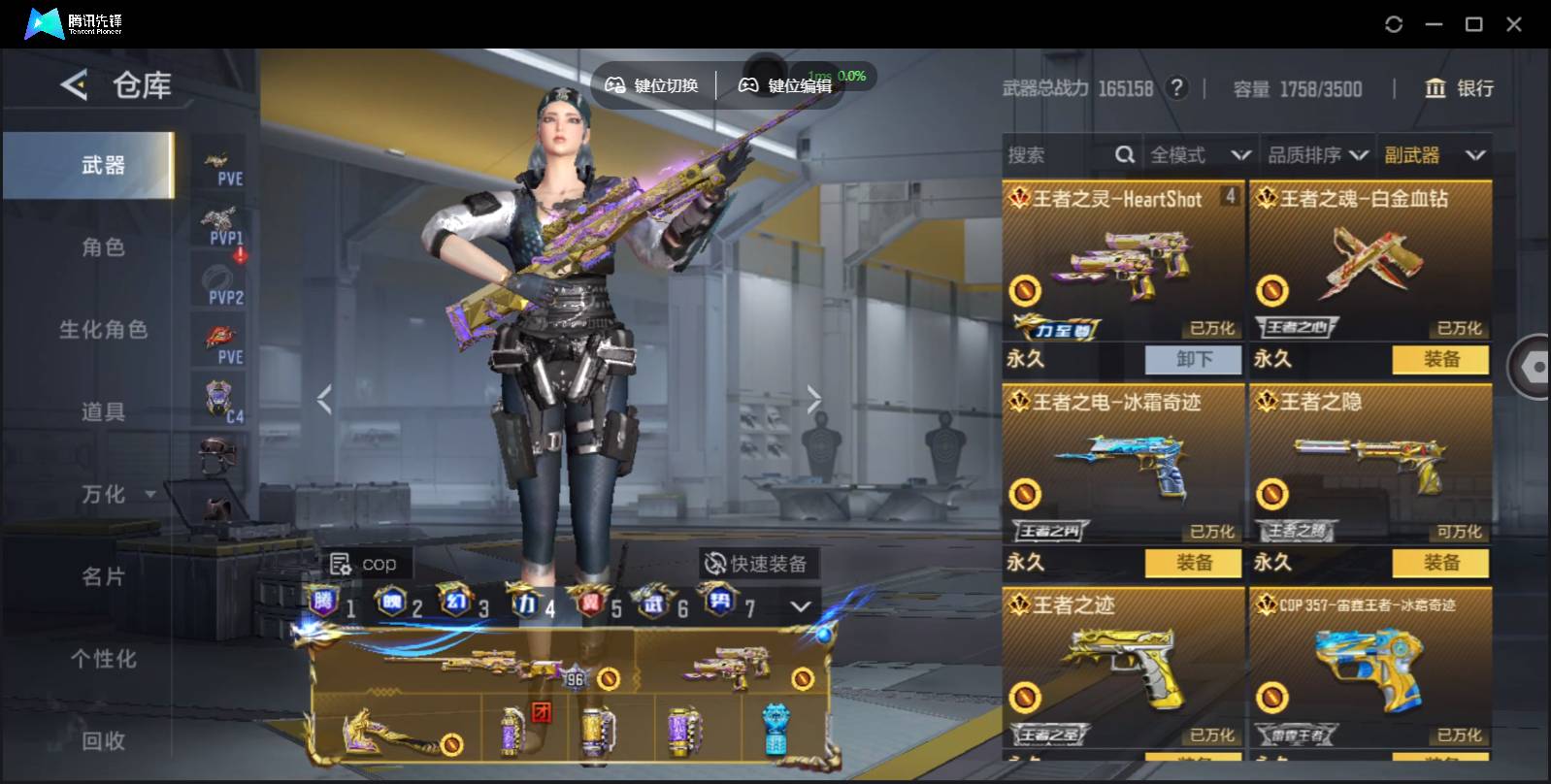Equip the 王者之魂-白金血钻 pistol

tap(1440, 359)
